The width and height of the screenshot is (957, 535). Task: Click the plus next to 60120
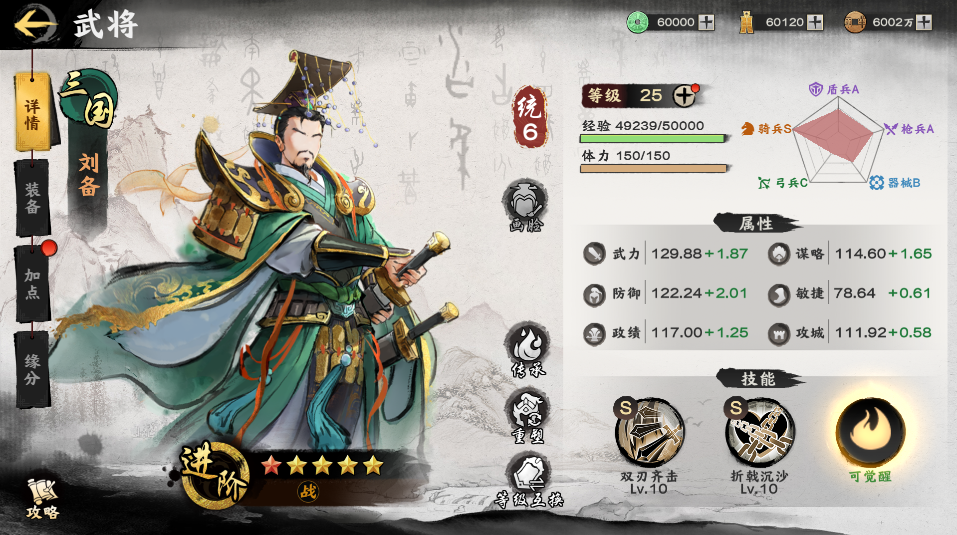click(815, 22)
